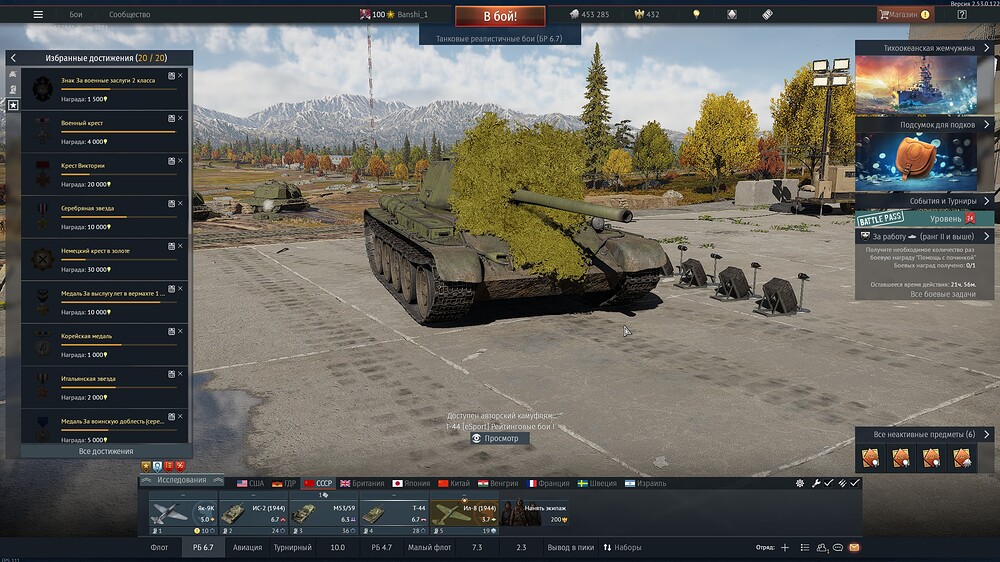This screenshot has width=1000, height=562.
Task: Switch to the Швеция nation tab
Action: pyautogui.click(x=598, y=483)
